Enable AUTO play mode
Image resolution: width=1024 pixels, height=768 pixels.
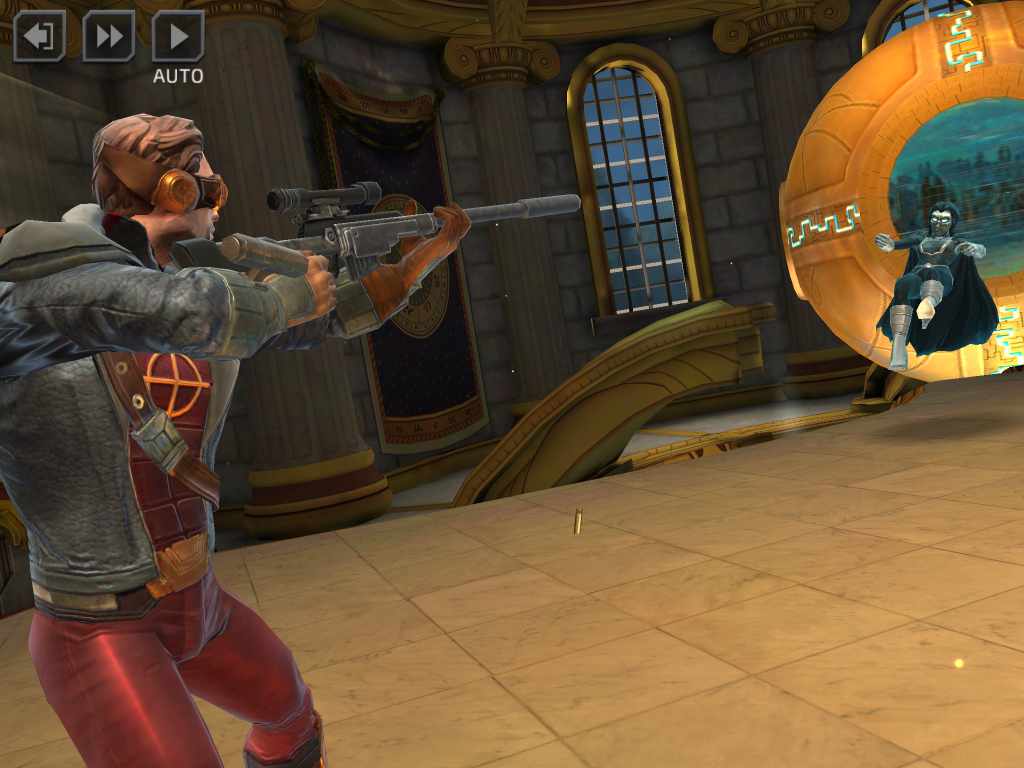(178, 37)
